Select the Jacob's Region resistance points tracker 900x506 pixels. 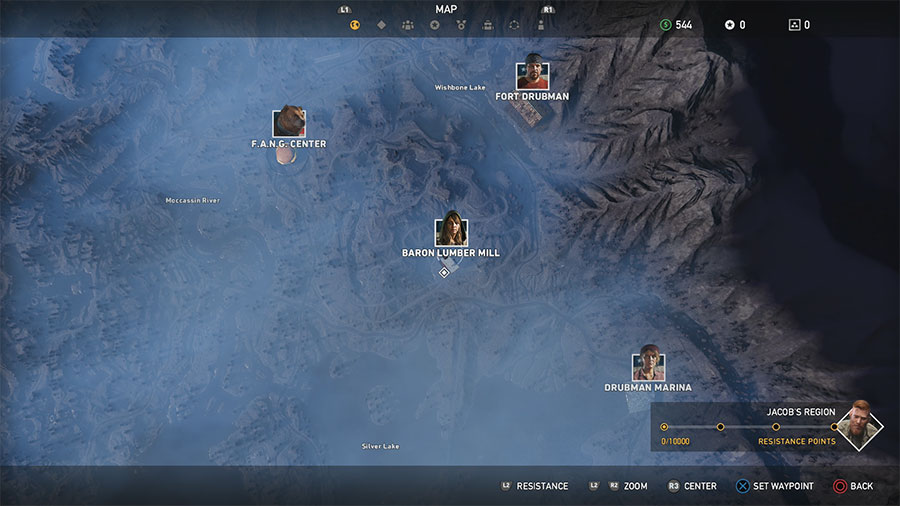click(x=749, y=428)
